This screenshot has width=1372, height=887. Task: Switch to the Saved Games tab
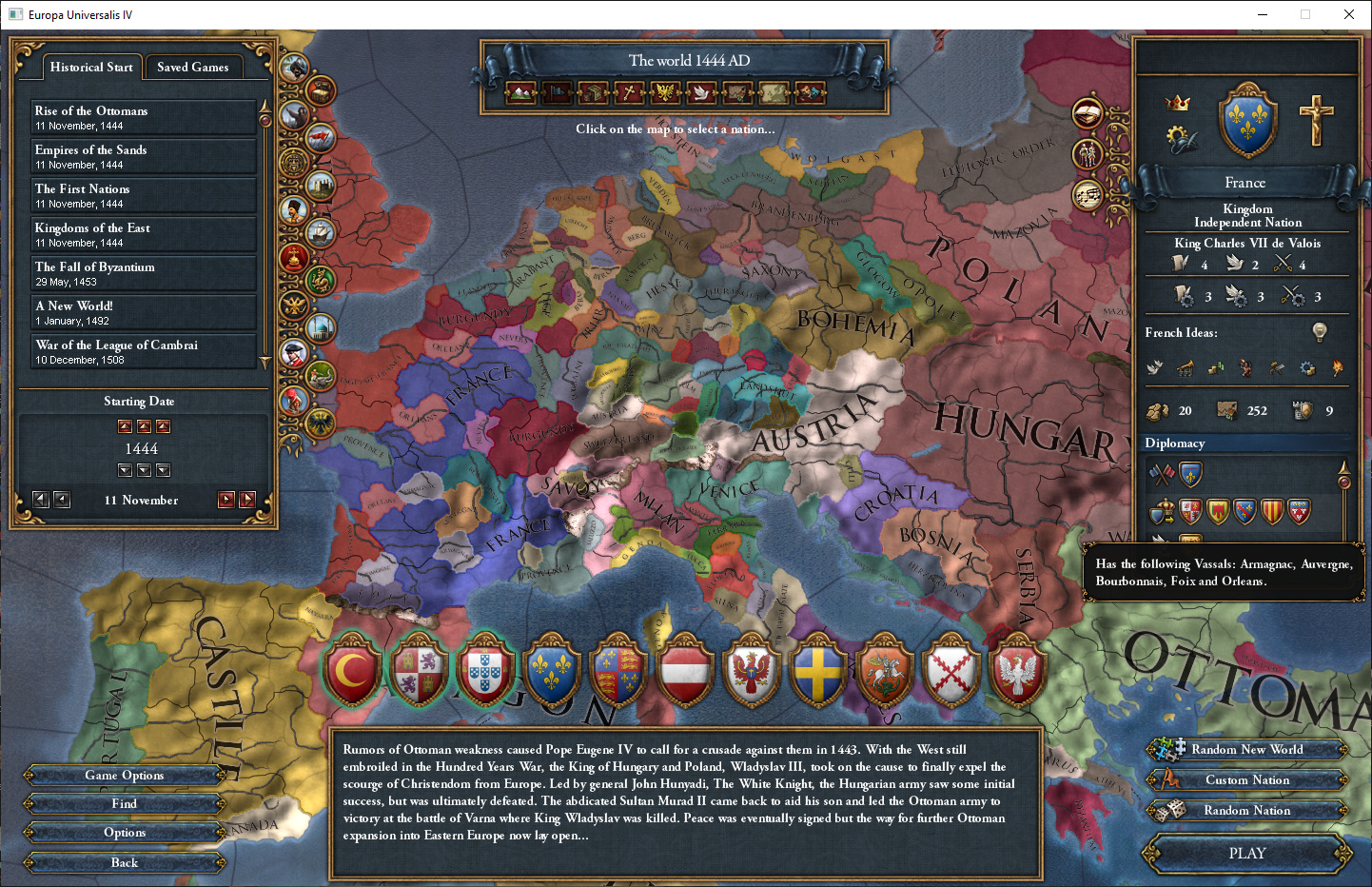tap(192, 68)
